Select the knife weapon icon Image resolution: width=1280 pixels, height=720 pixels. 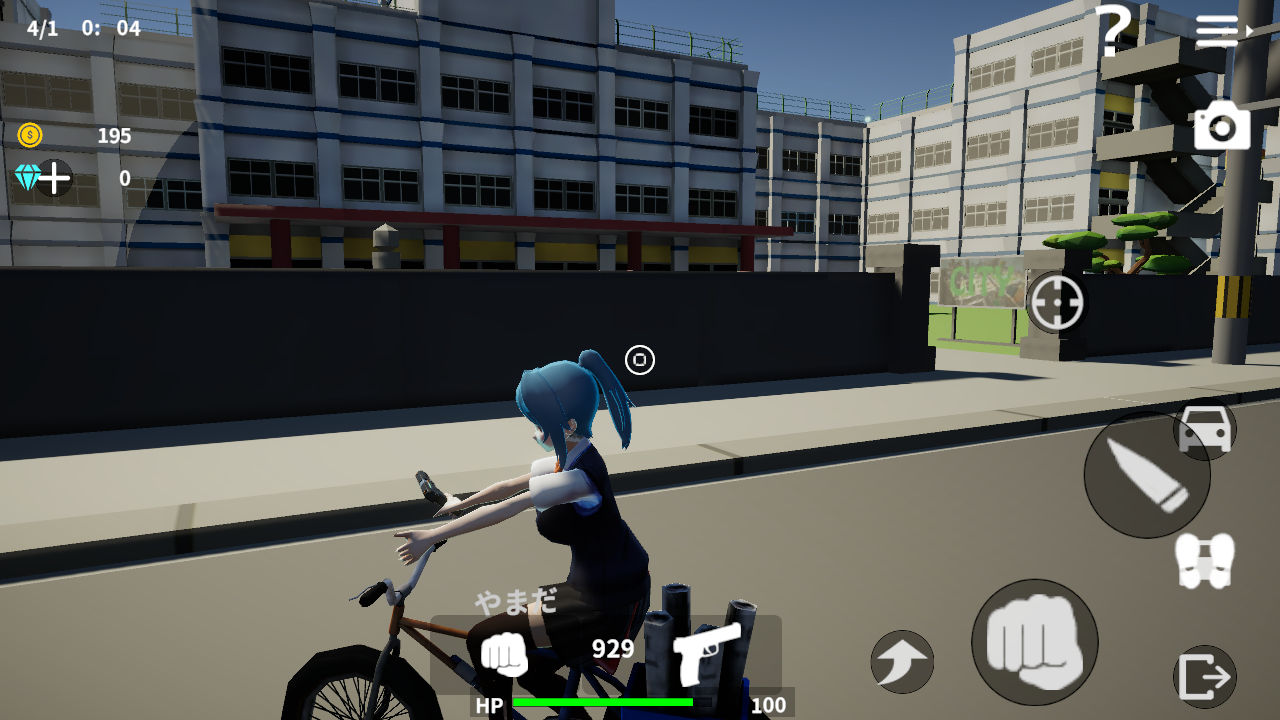click(1146, 478)
